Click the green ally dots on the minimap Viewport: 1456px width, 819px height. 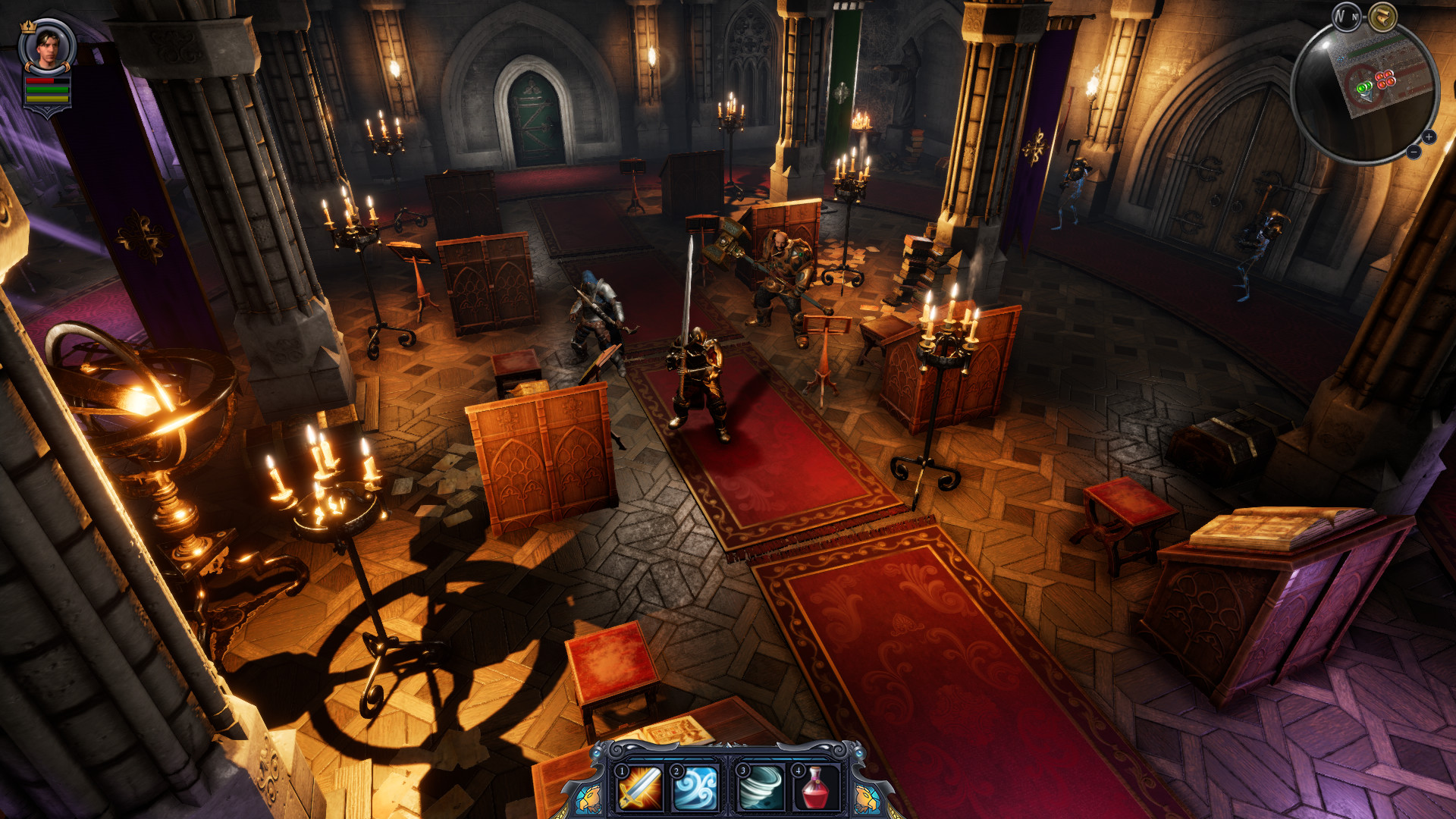tap(1364, 88)
